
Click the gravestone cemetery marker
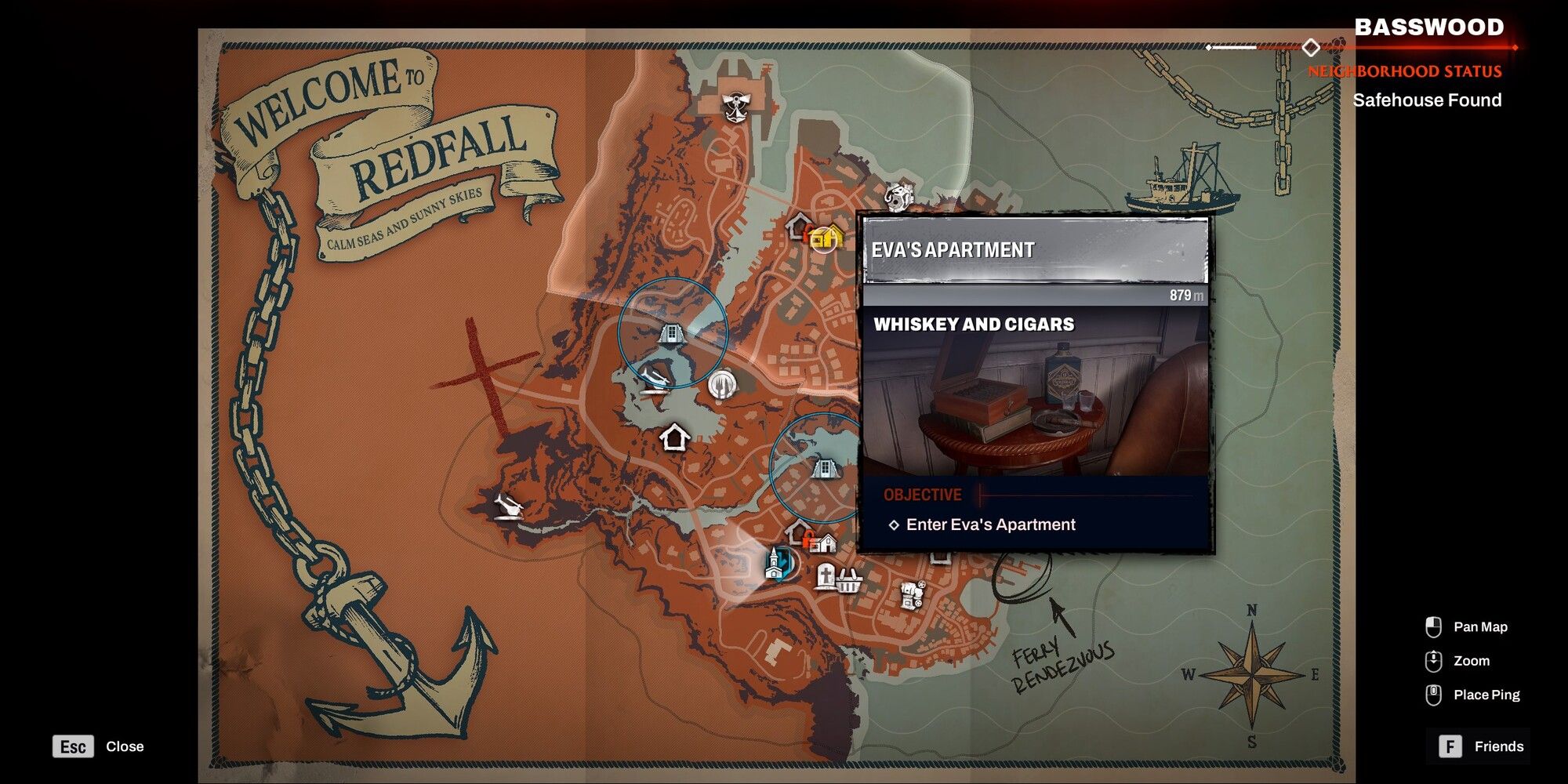pyautogui.click(x=826, y=577)
